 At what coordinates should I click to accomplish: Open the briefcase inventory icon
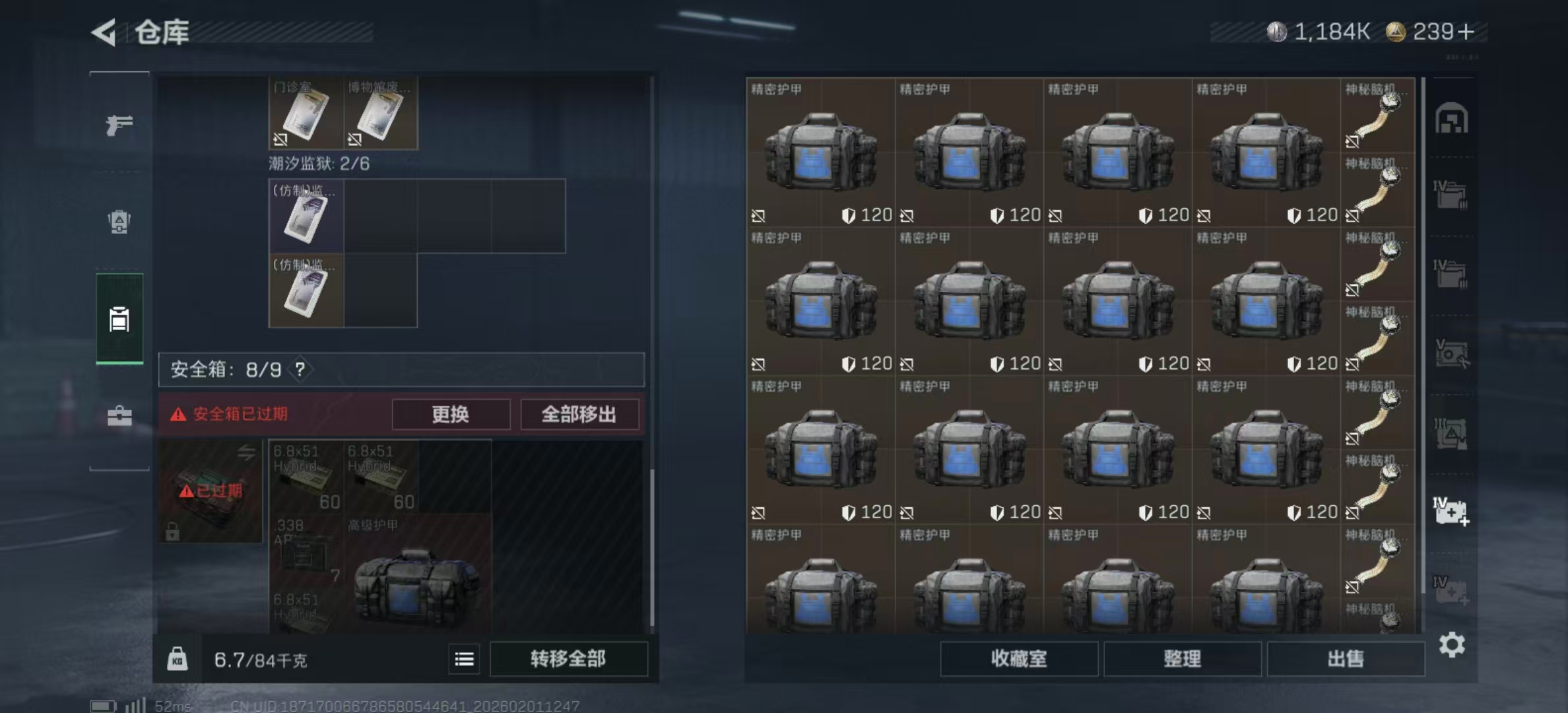pos(119,416)
